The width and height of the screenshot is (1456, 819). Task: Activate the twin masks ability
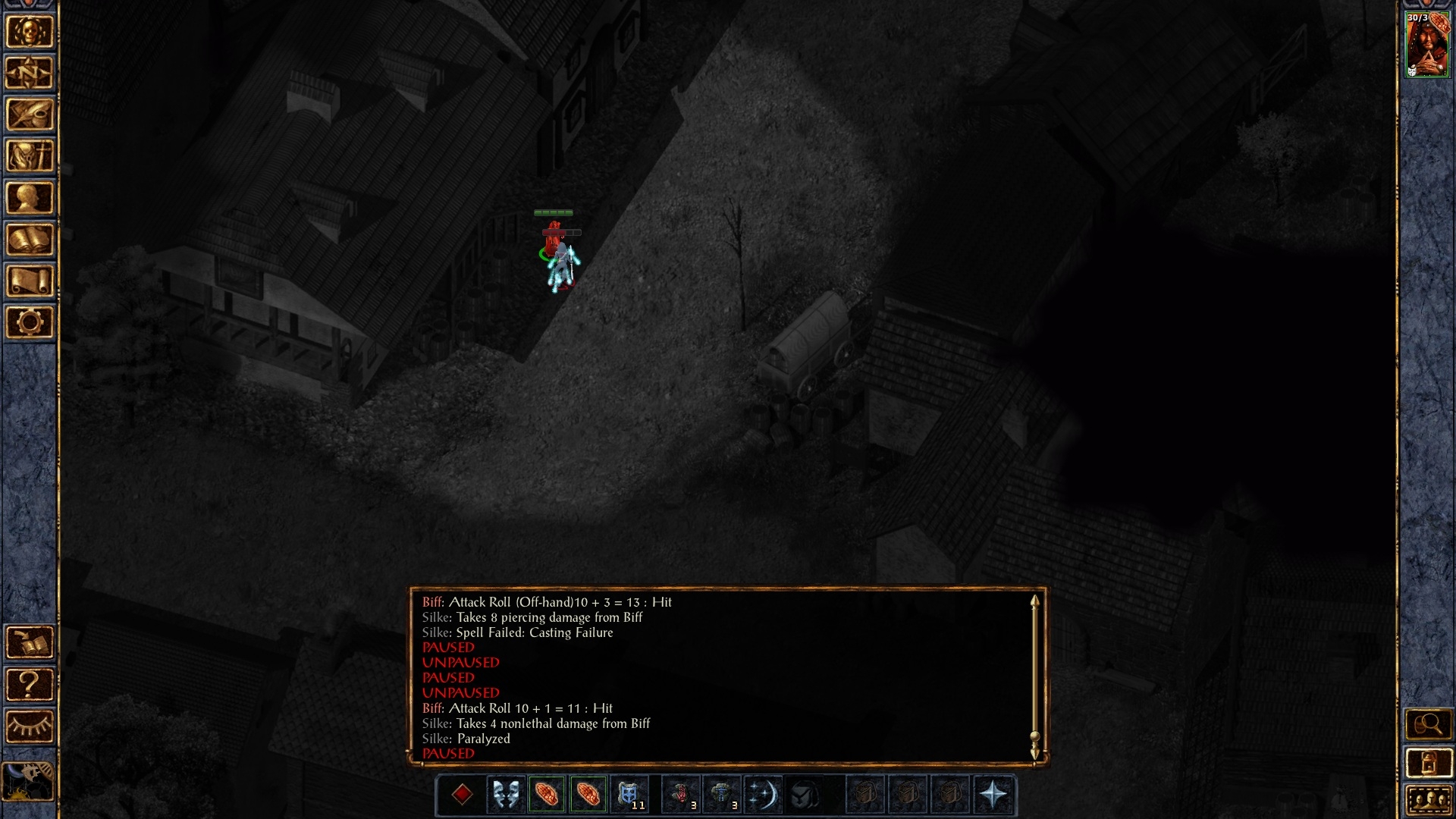(506, 794)
